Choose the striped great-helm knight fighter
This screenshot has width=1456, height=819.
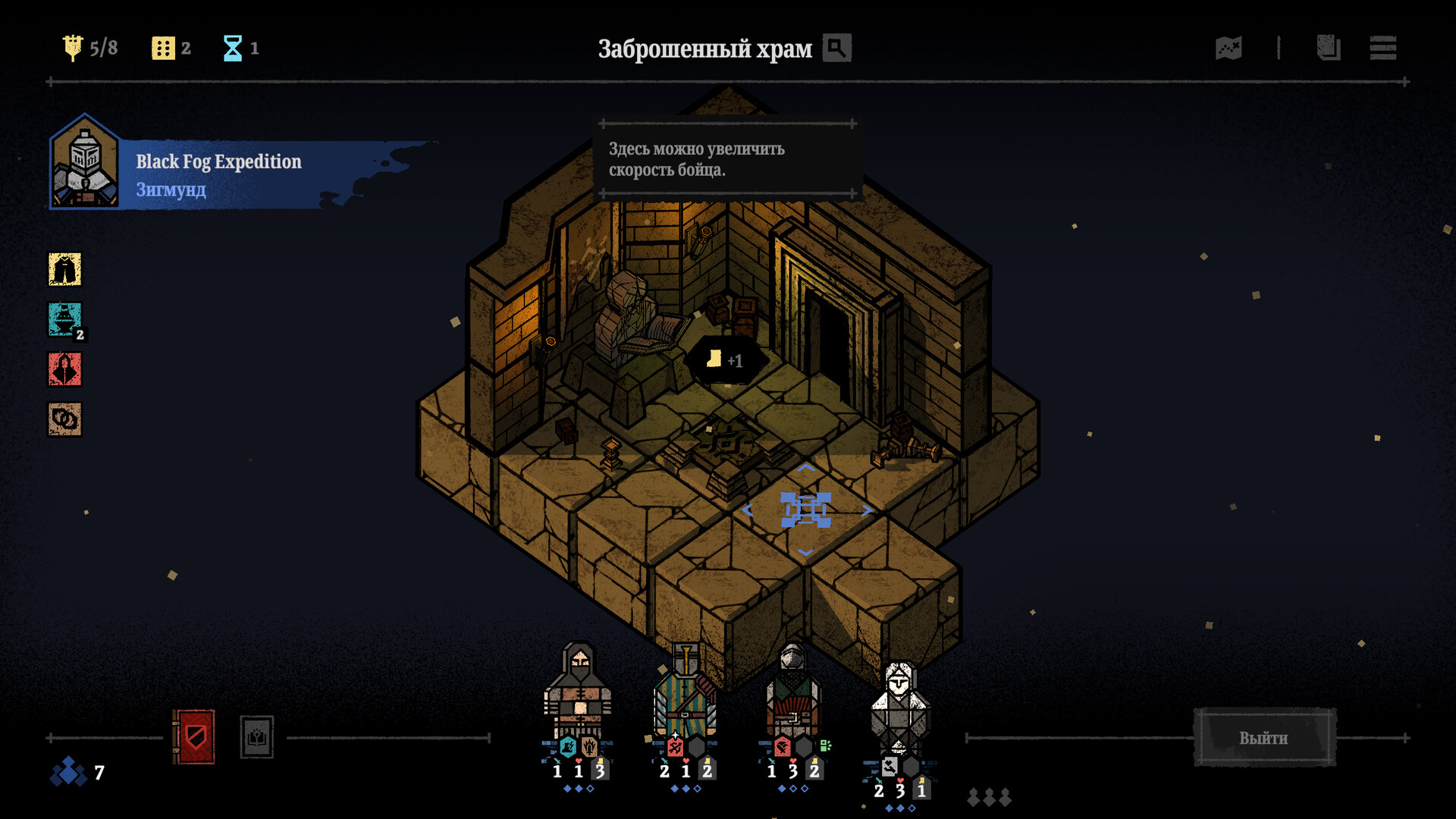685,692
